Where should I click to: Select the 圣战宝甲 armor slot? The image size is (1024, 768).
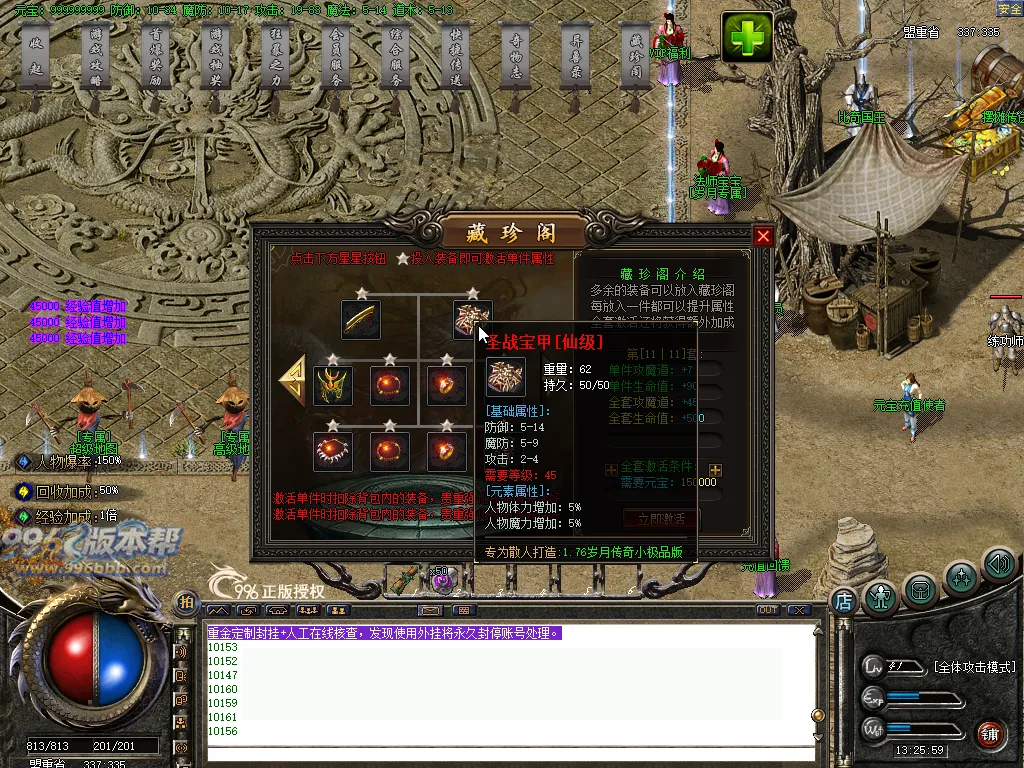tap(472, 319)
